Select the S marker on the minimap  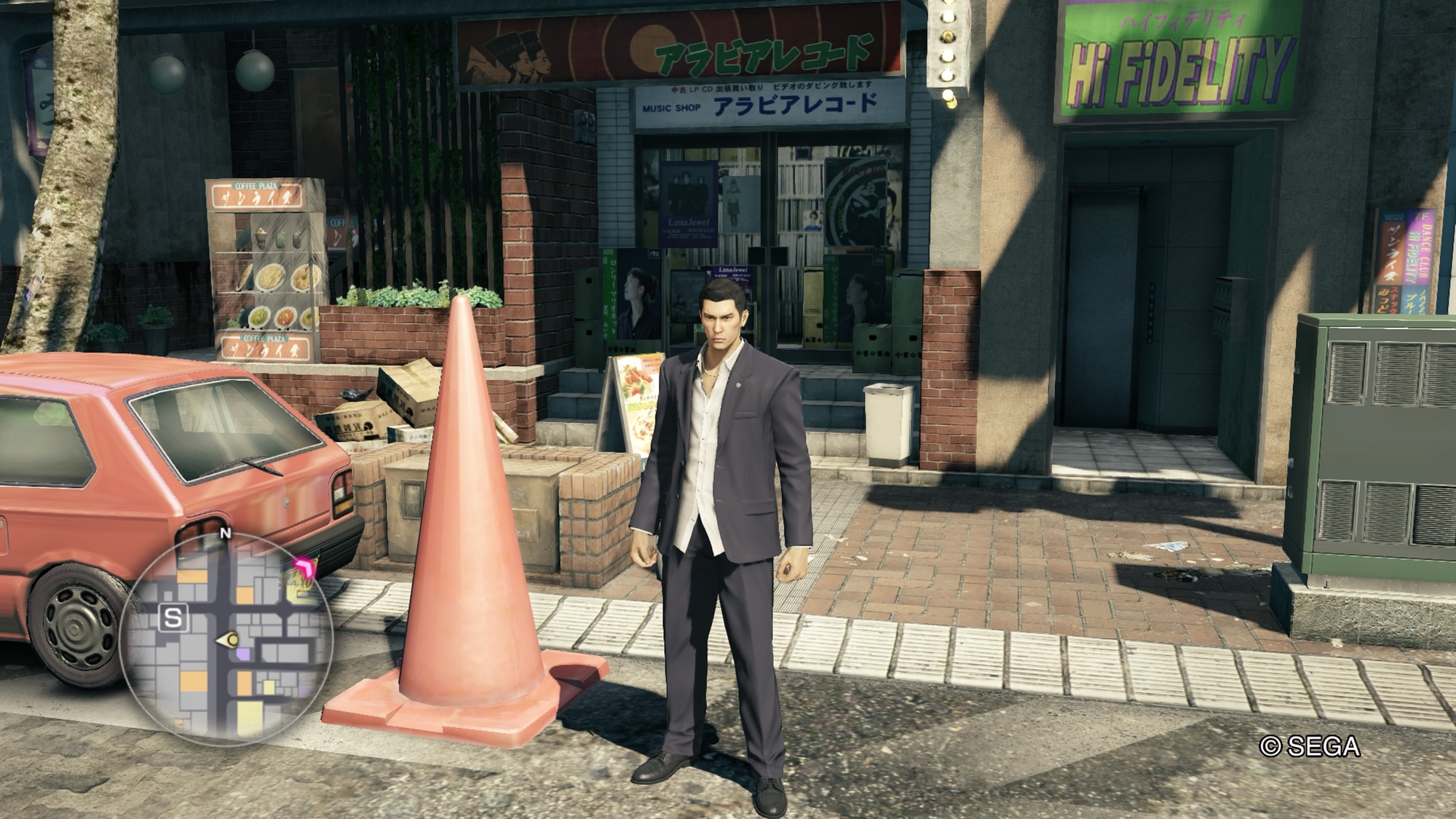[173, 618]
